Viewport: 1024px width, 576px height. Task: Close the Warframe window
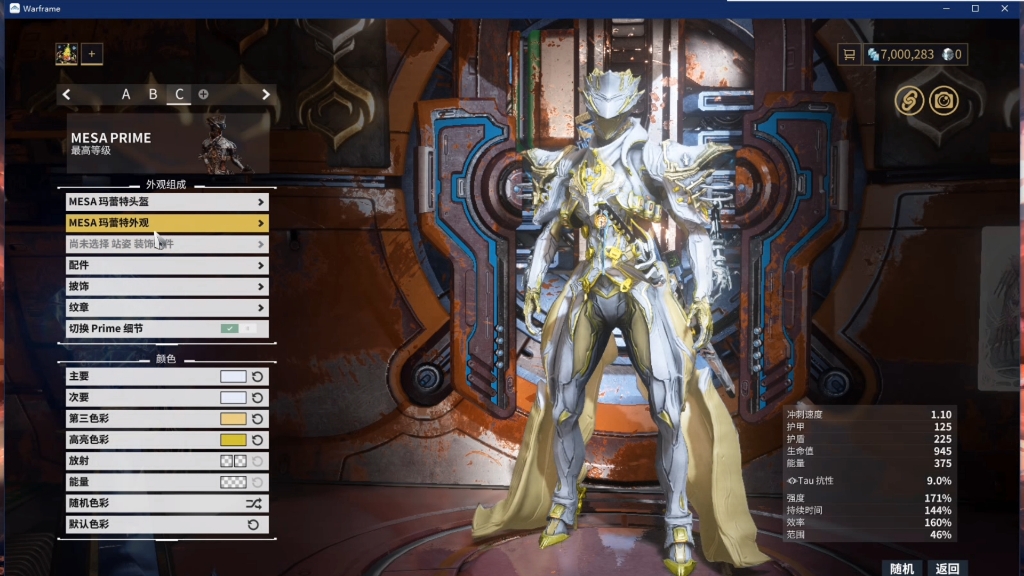1003,8
